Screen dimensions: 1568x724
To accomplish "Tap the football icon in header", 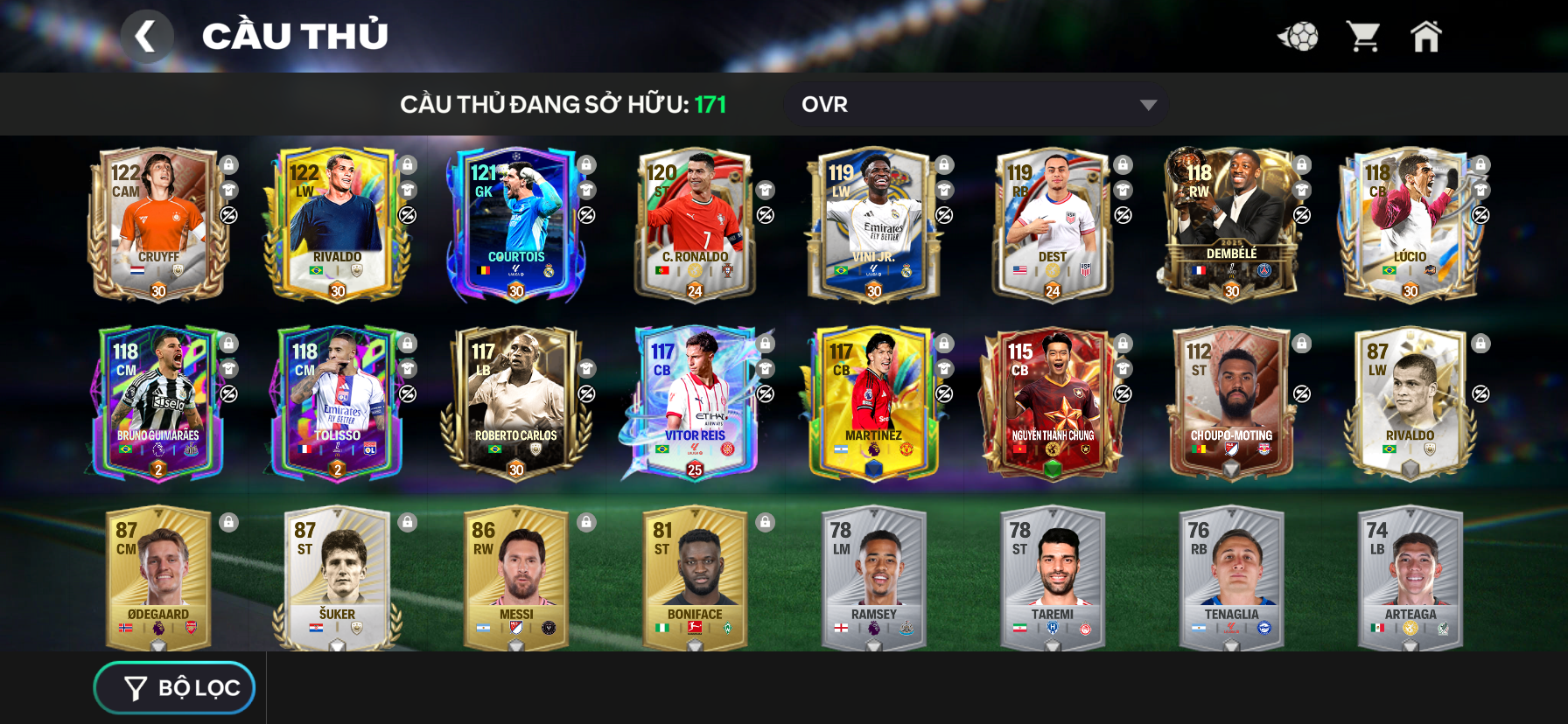I will (1298, 37).
